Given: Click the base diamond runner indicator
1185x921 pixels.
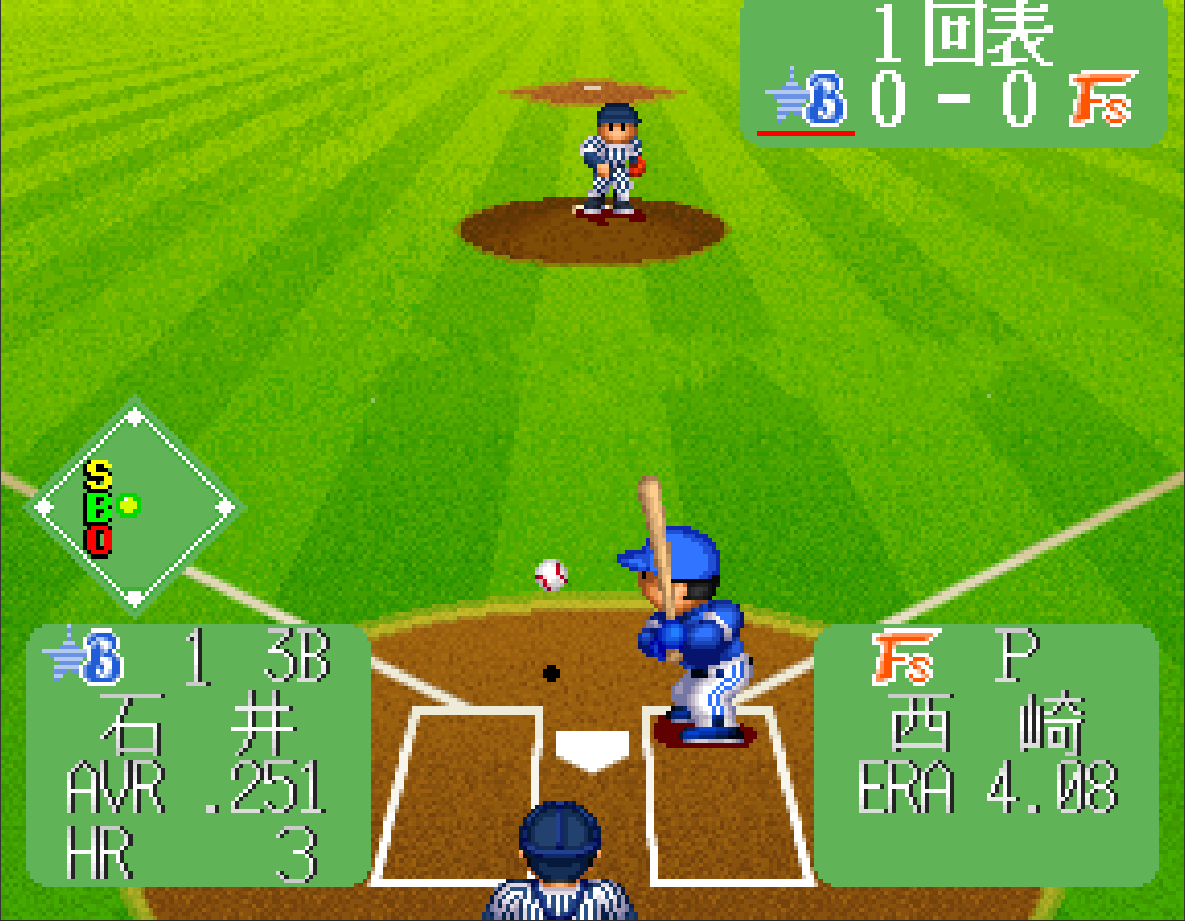Looking at the screenshot, I should (134, 506).
